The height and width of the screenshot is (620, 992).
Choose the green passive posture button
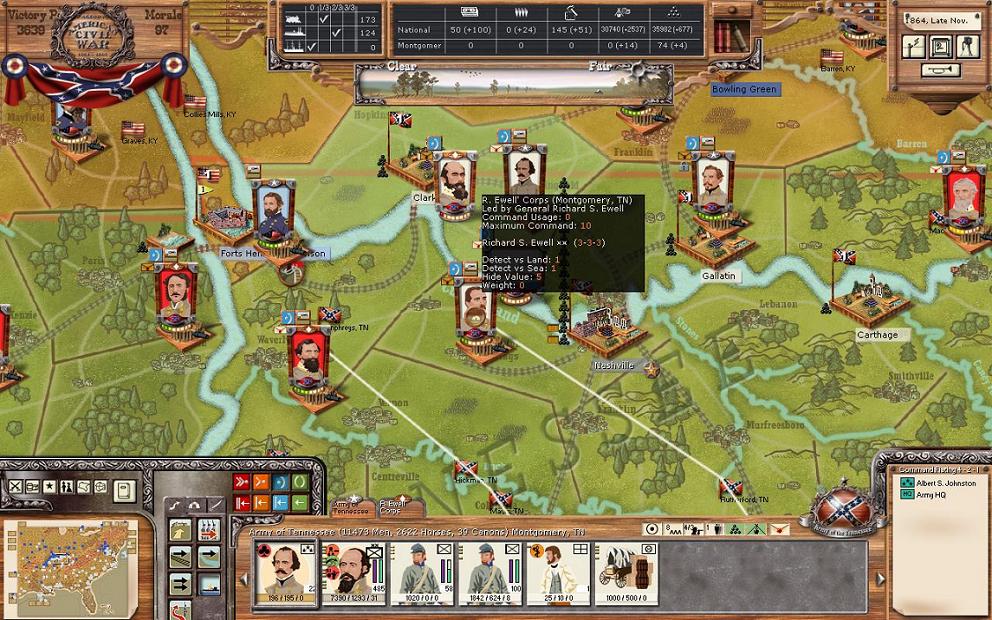[299, 483]
